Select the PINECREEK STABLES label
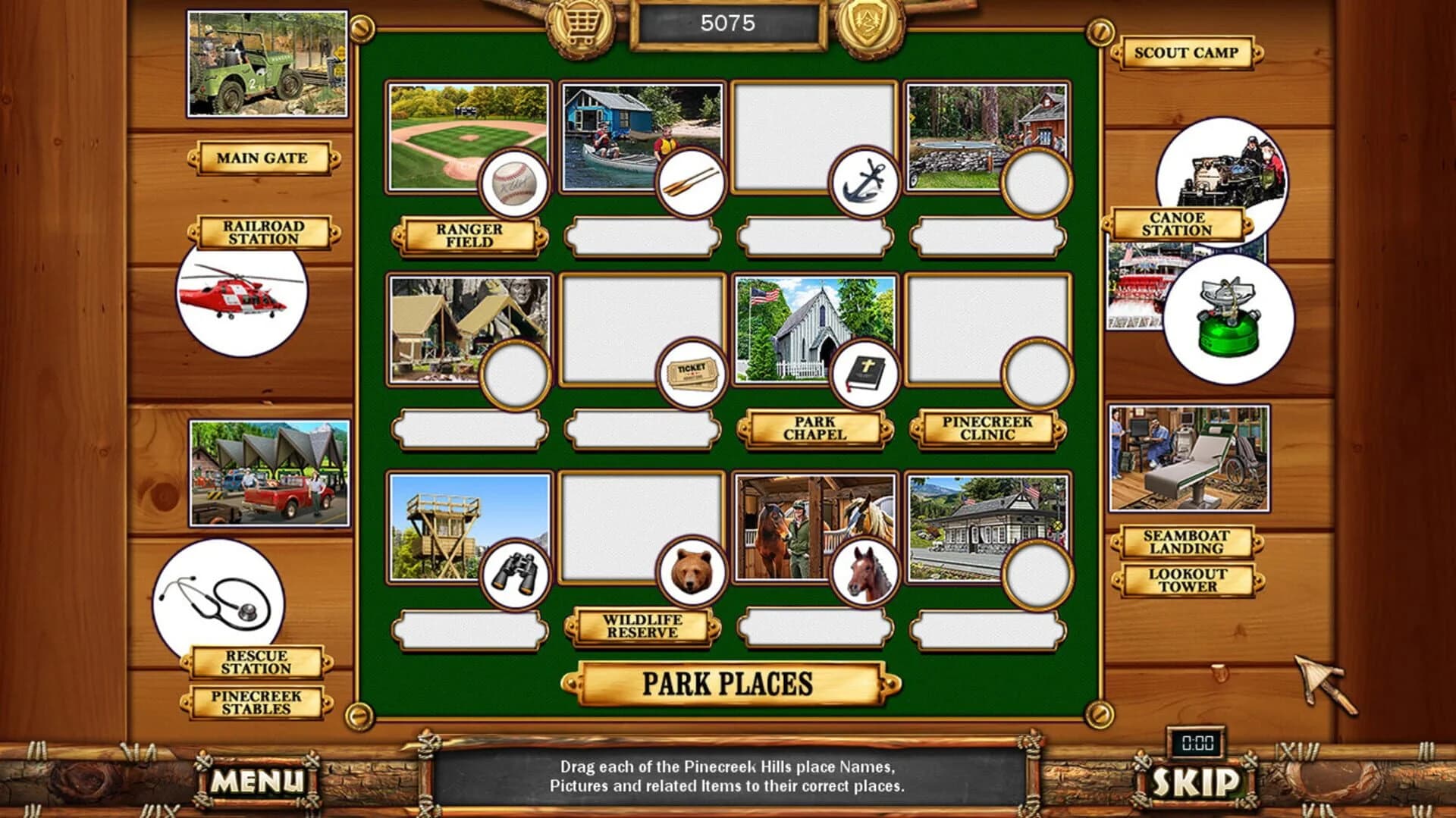This screenshot has height=818, width=1456. tap(258, 701)
